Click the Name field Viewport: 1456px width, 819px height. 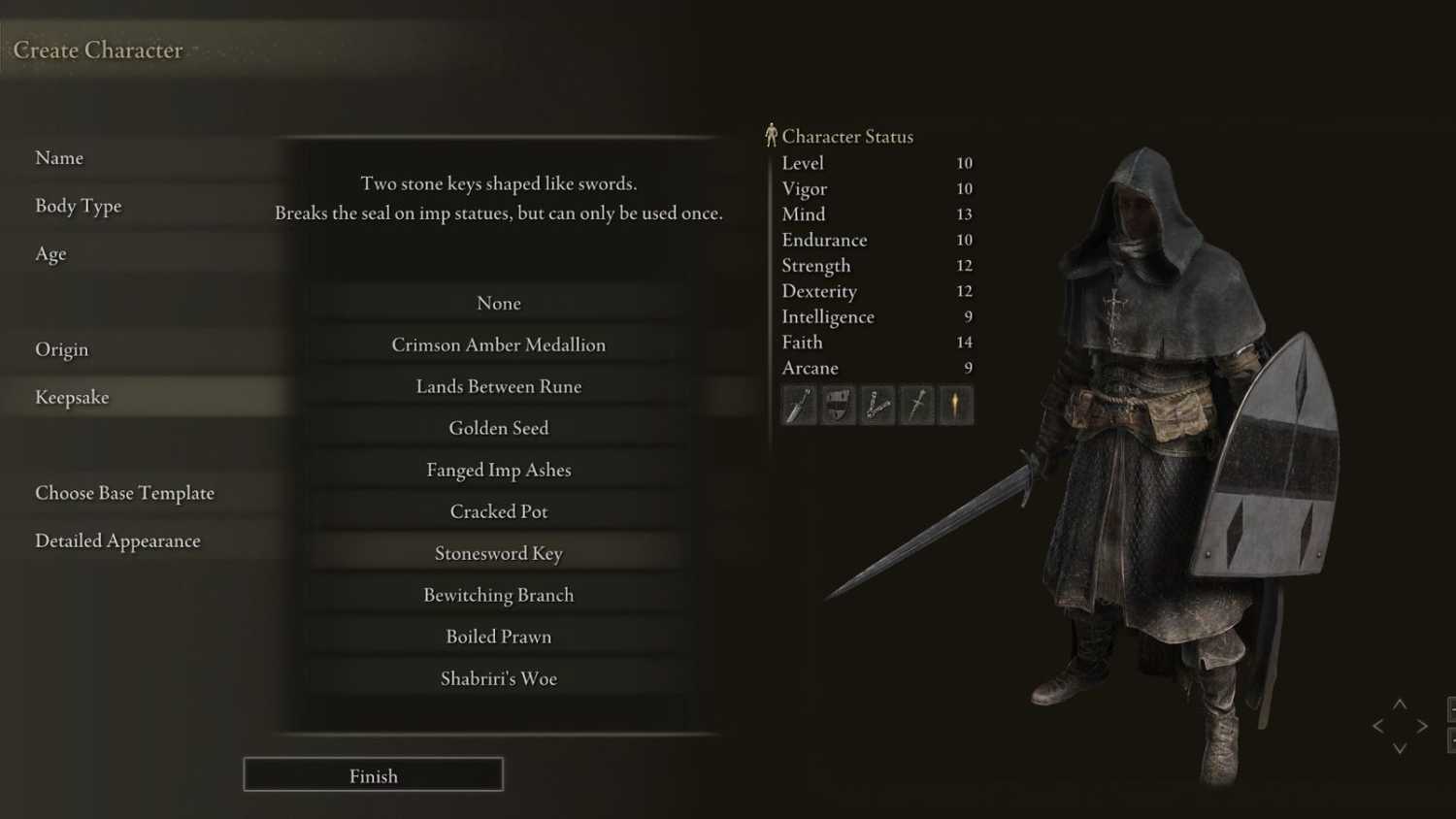[59, 157]
